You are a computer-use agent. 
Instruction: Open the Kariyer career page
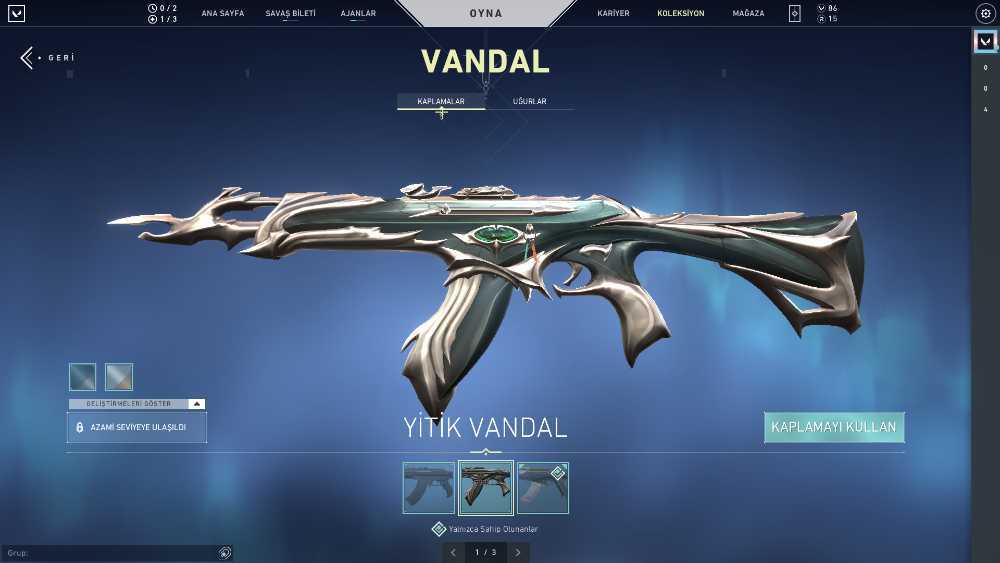(x=613, y=14)
